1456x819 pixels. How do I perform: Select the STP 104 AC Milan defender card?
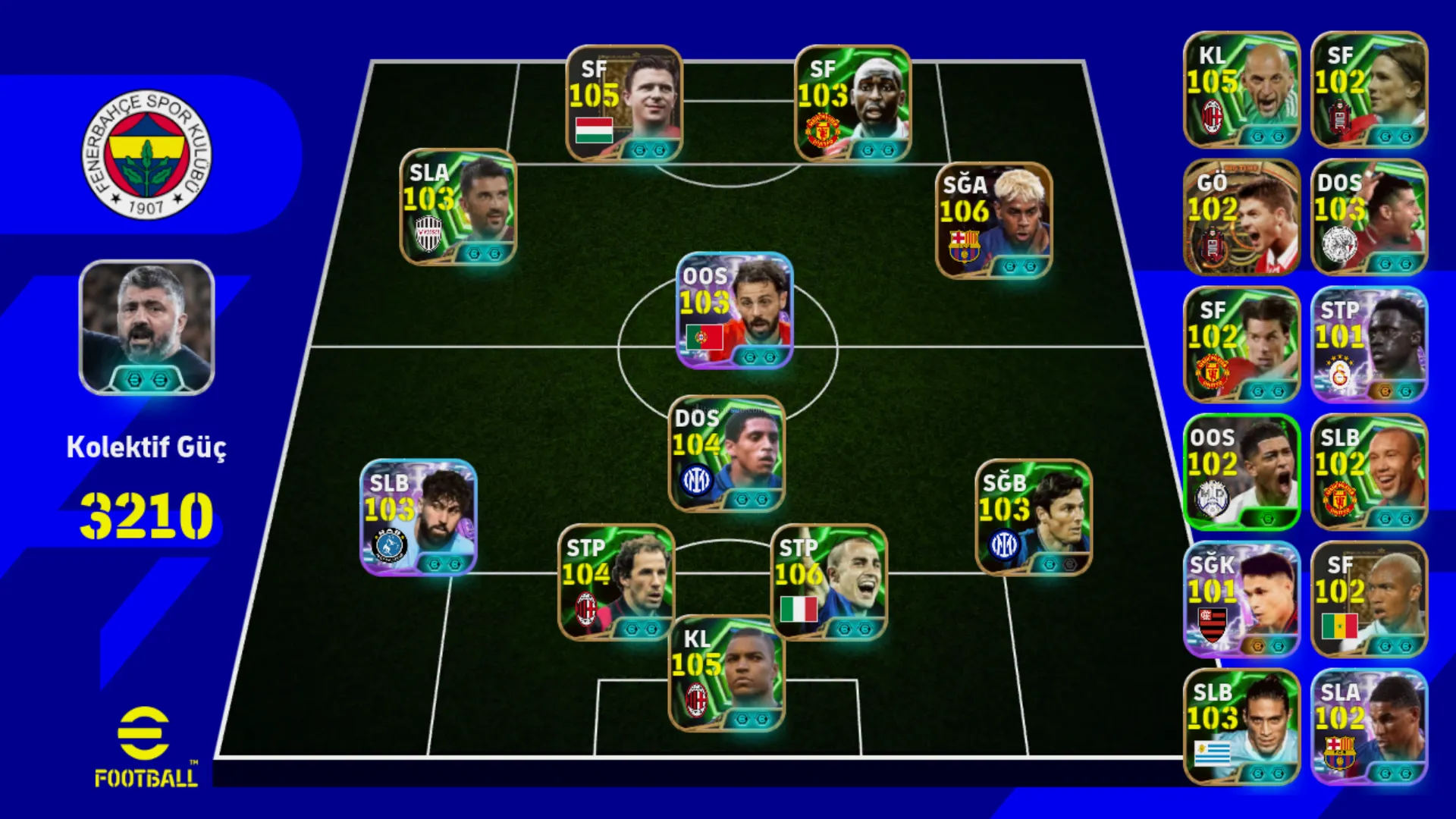pos(616,582)
